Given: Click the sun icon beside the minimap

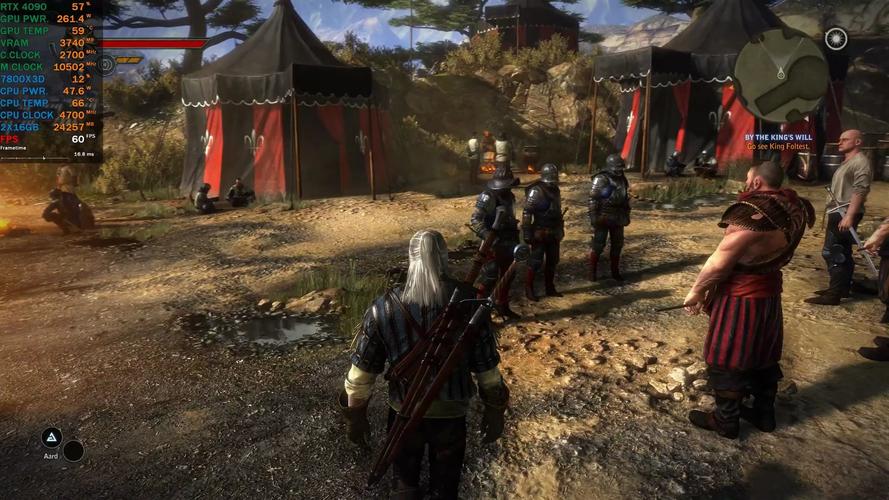Looking at the screenshot, I should (x=836, y=38).
